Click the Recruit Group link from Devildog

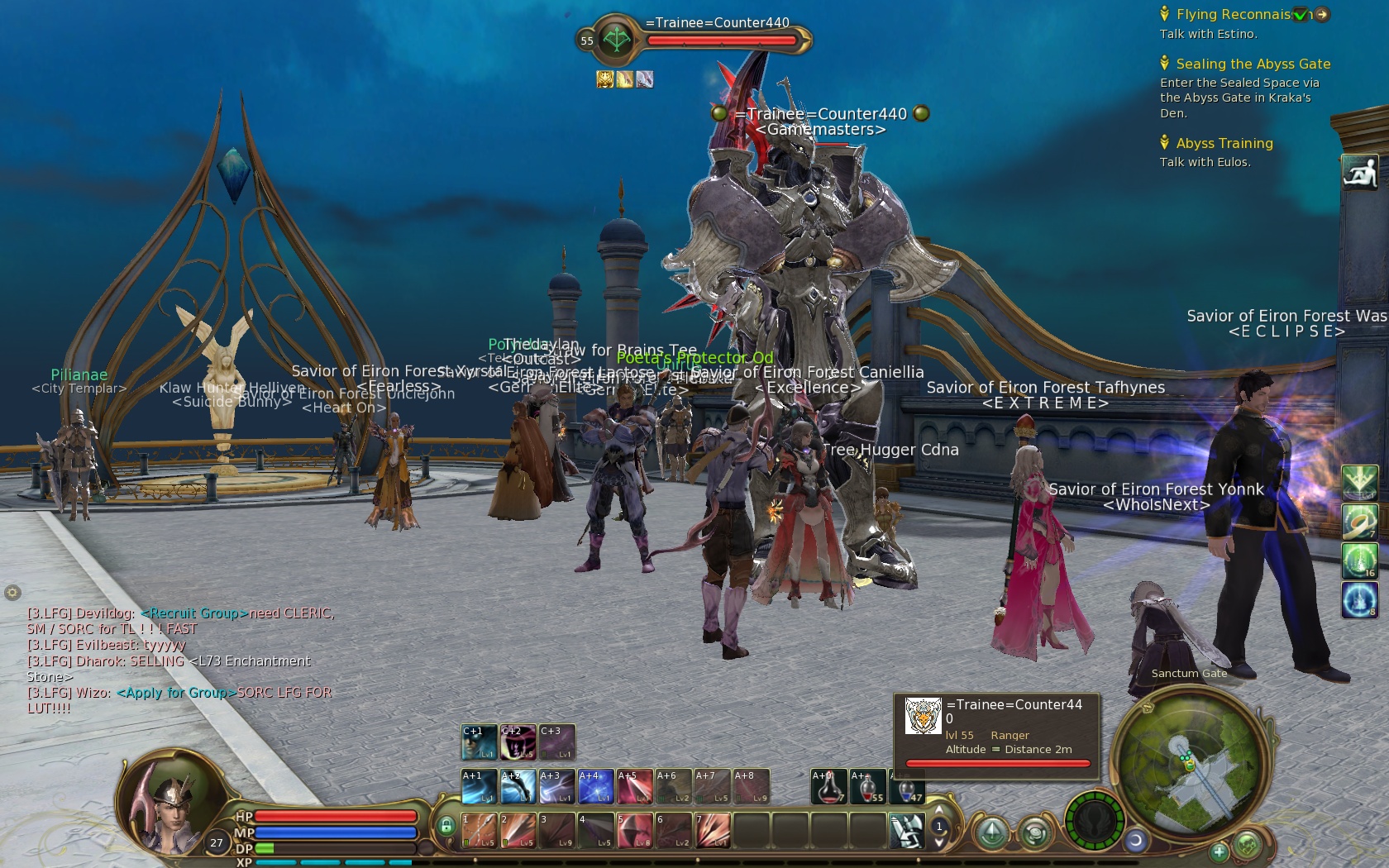pos(194,613)
